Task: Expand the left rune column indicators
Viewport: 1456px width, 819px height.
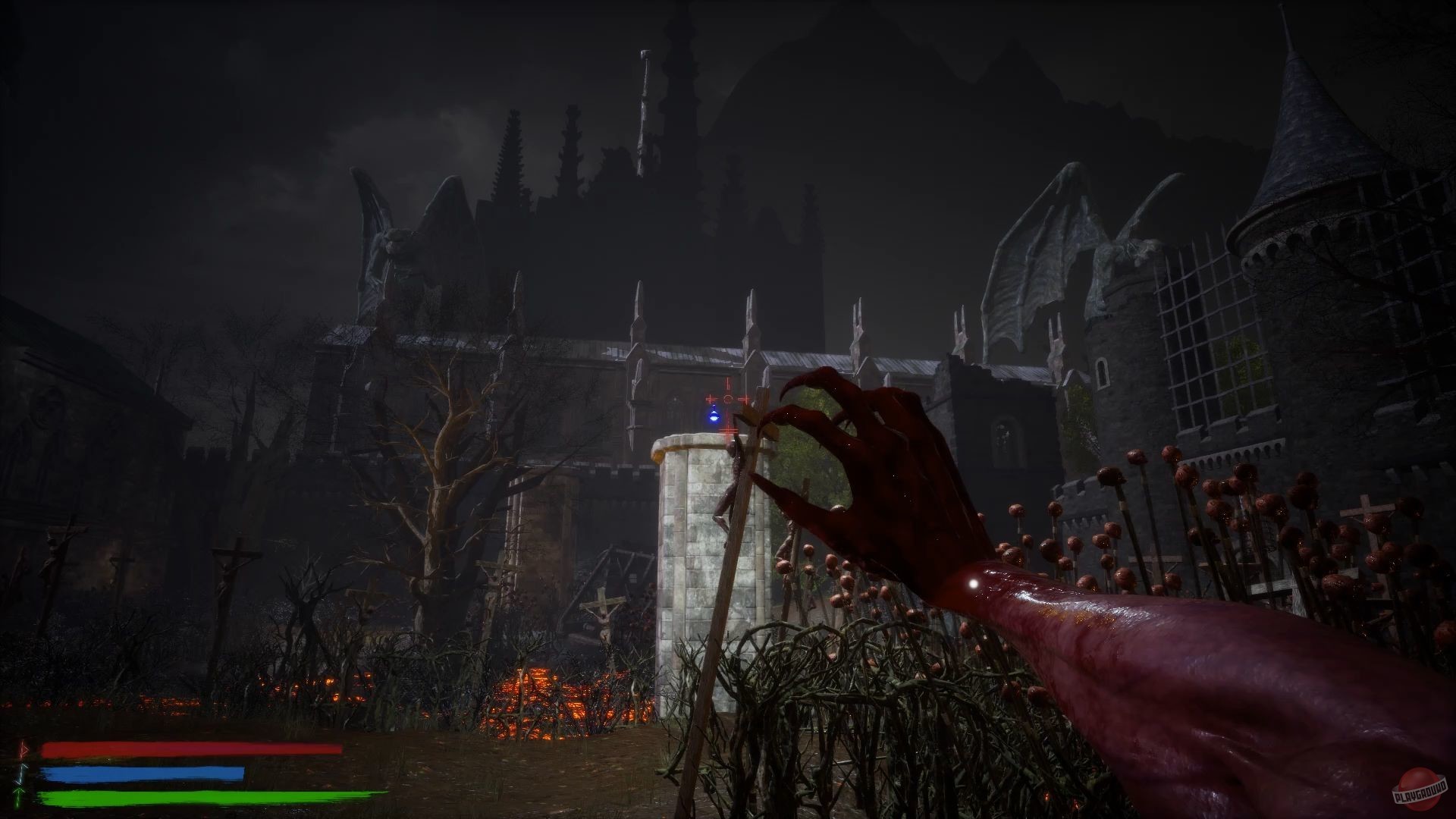Action: coord(21,771)
